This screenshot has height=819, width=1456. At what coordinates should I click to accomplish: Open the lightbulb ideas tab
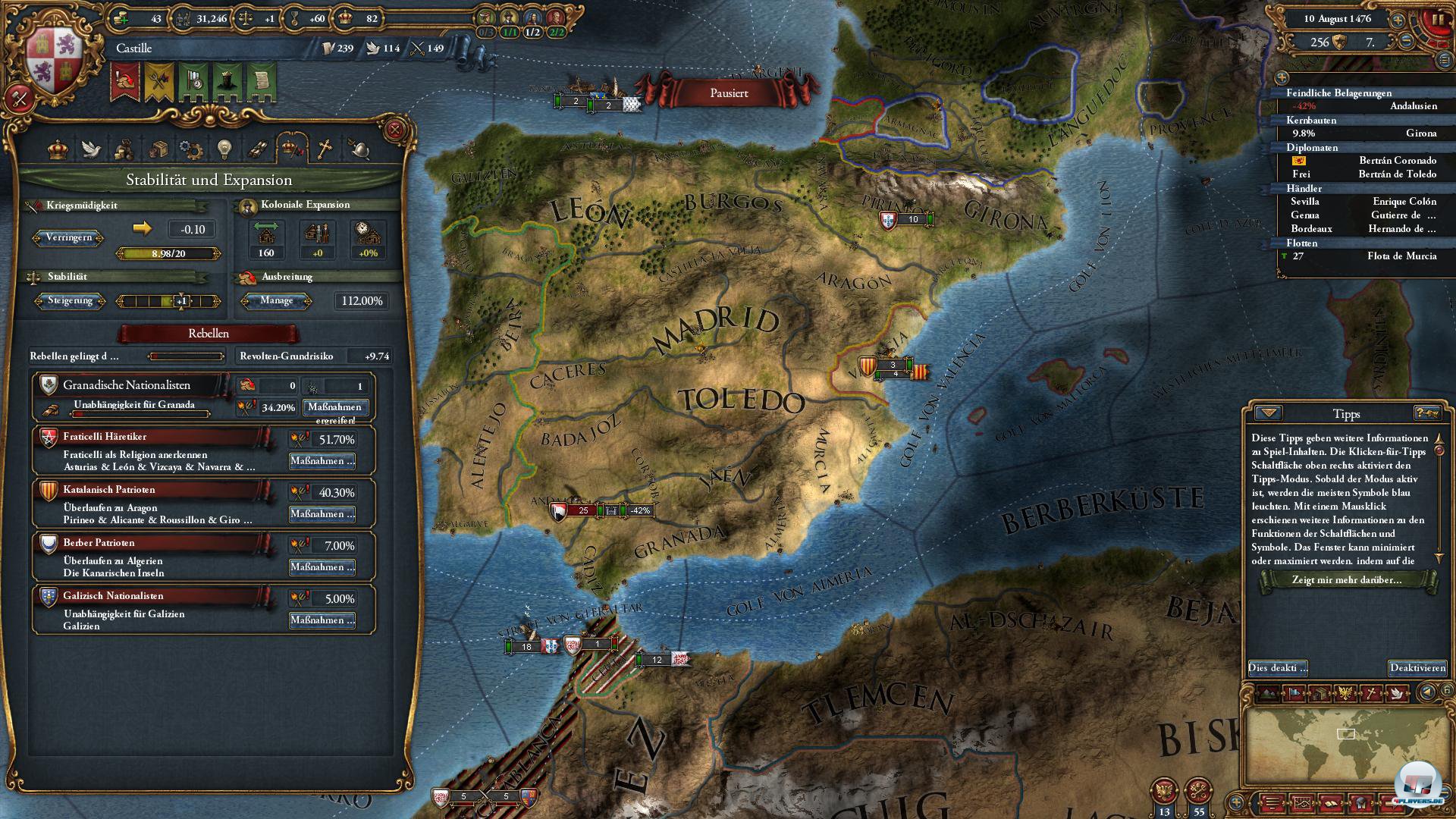(x=224, y=149)
